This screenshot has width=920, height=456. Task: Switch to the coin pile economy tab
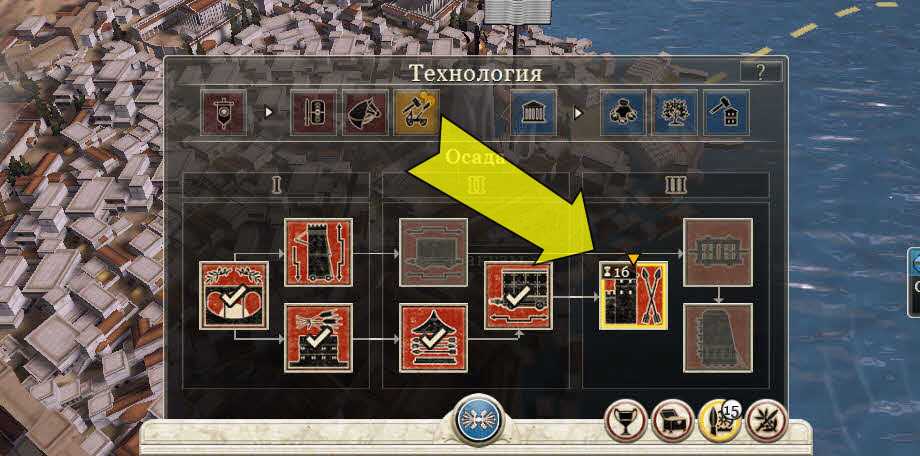point(623,112)
